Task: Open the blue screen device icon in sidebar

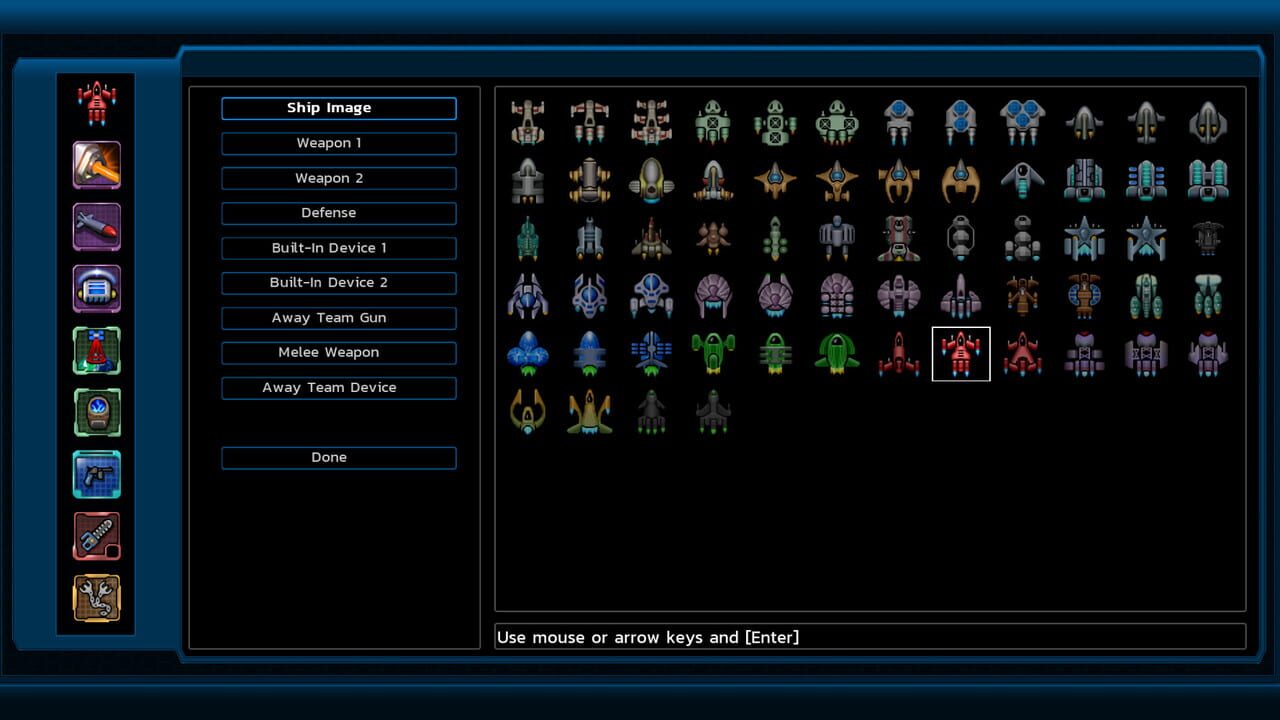Action: [96, 289]
